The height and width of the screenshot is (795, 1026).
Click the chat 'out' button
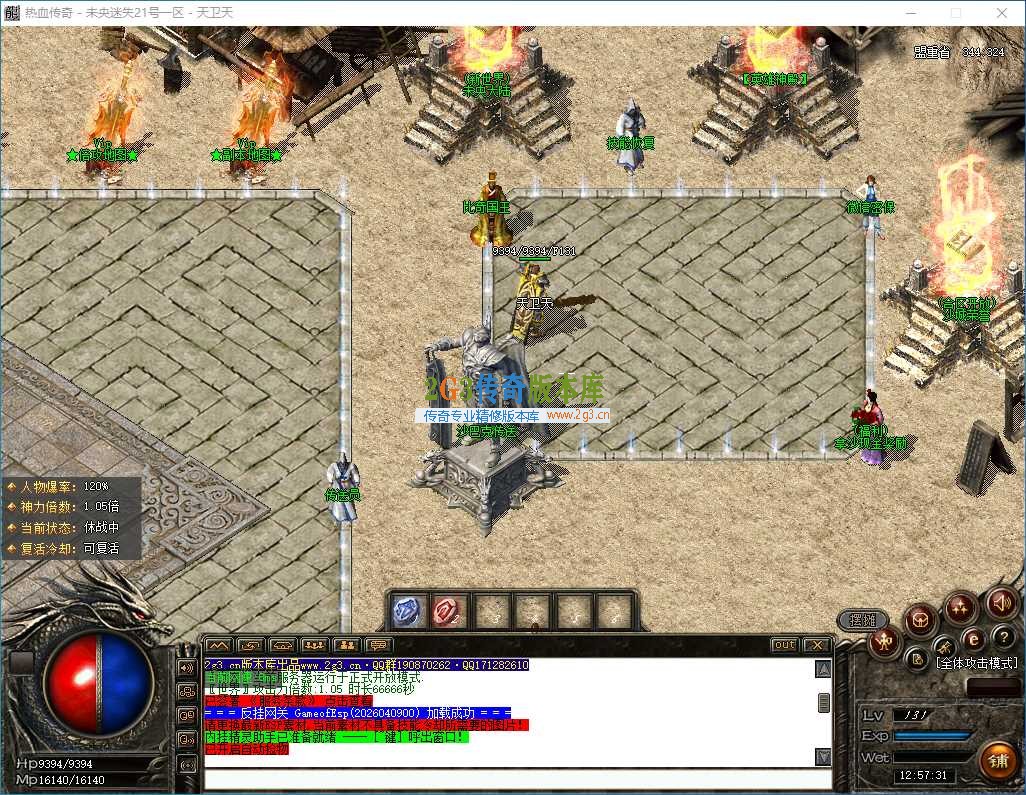(x=785, y=645)
